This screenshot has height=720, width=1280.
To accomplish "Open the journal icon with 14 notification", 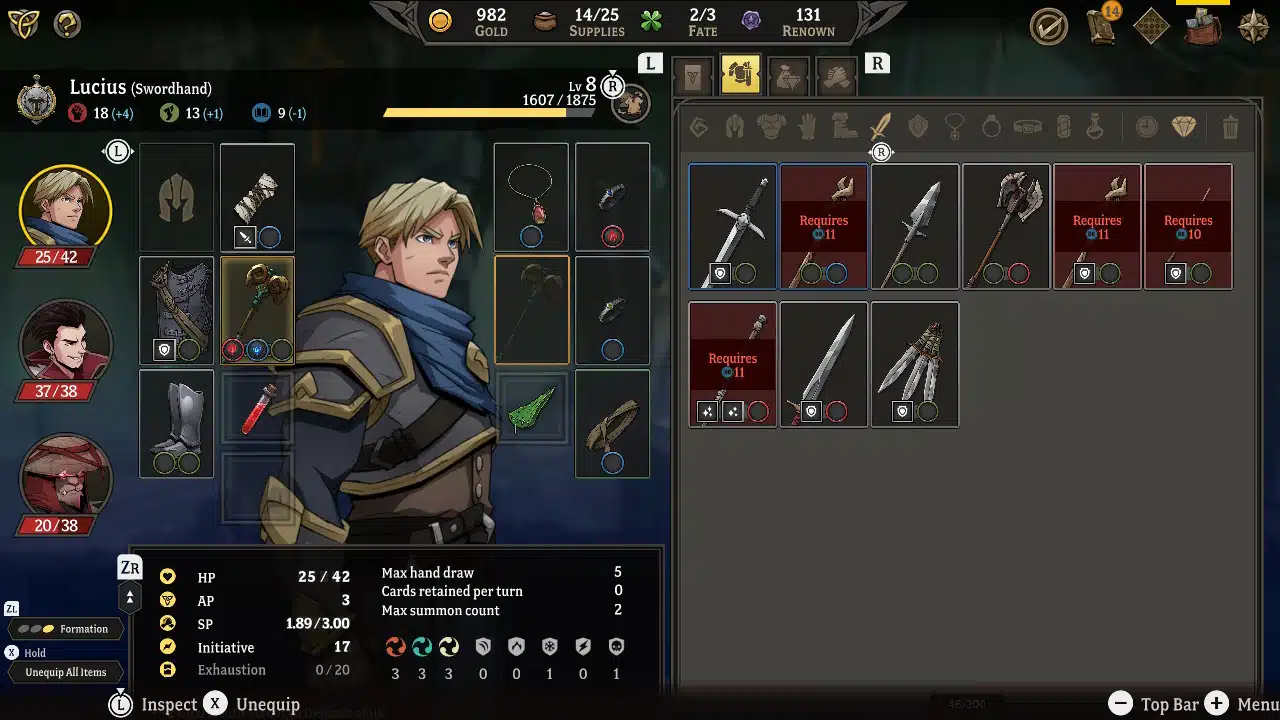I will point(1101,27).
